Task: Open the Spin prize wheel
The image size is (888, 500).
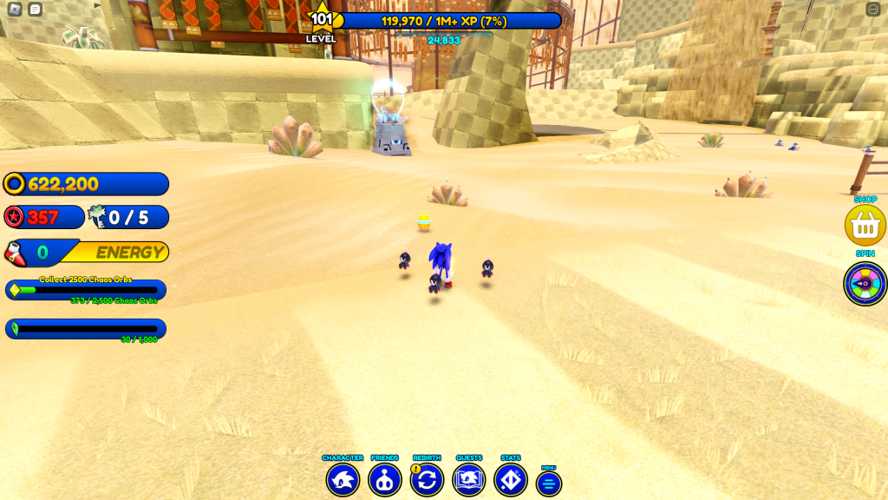Action: tap(865, 283)
